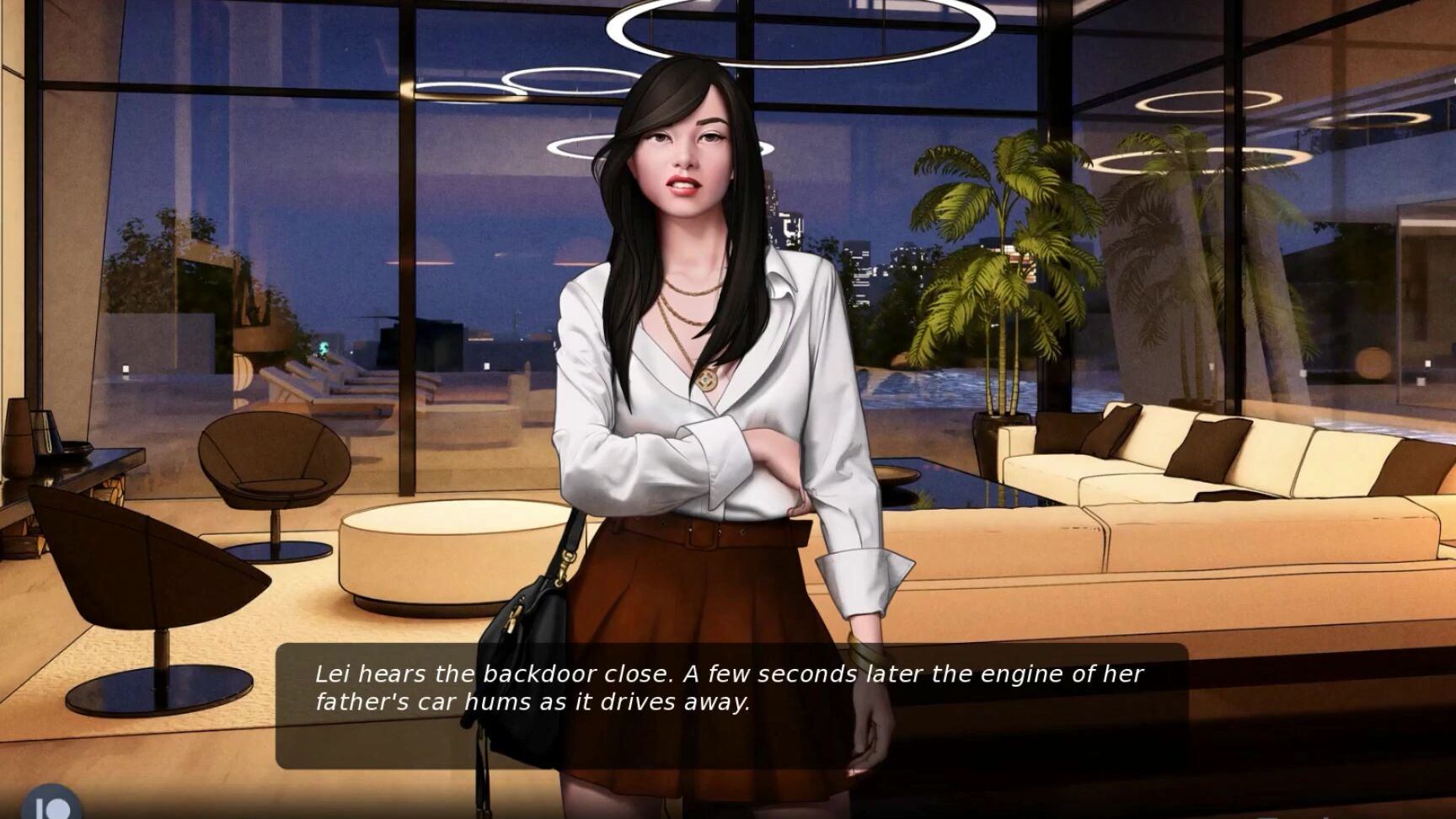The height and width of the screenshot is (819, 1456).
Task: Click the dialogue box to advance the story
Action: pyautogui.click(x=733, y=699)
